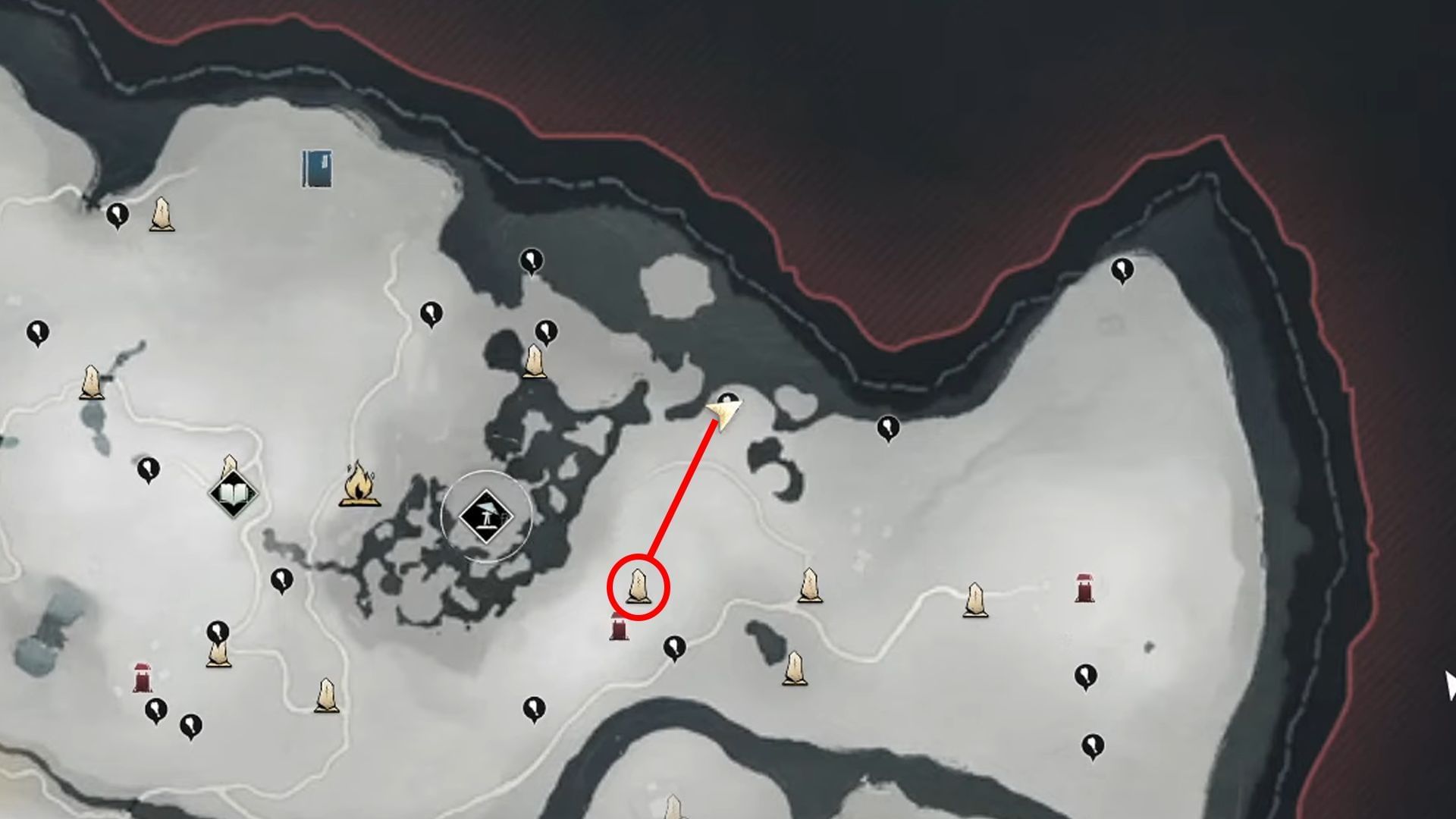Viewport: 1456px width, 819px height.
Task: Click the red-circled stone pillar marker
Action: (637, 588)
